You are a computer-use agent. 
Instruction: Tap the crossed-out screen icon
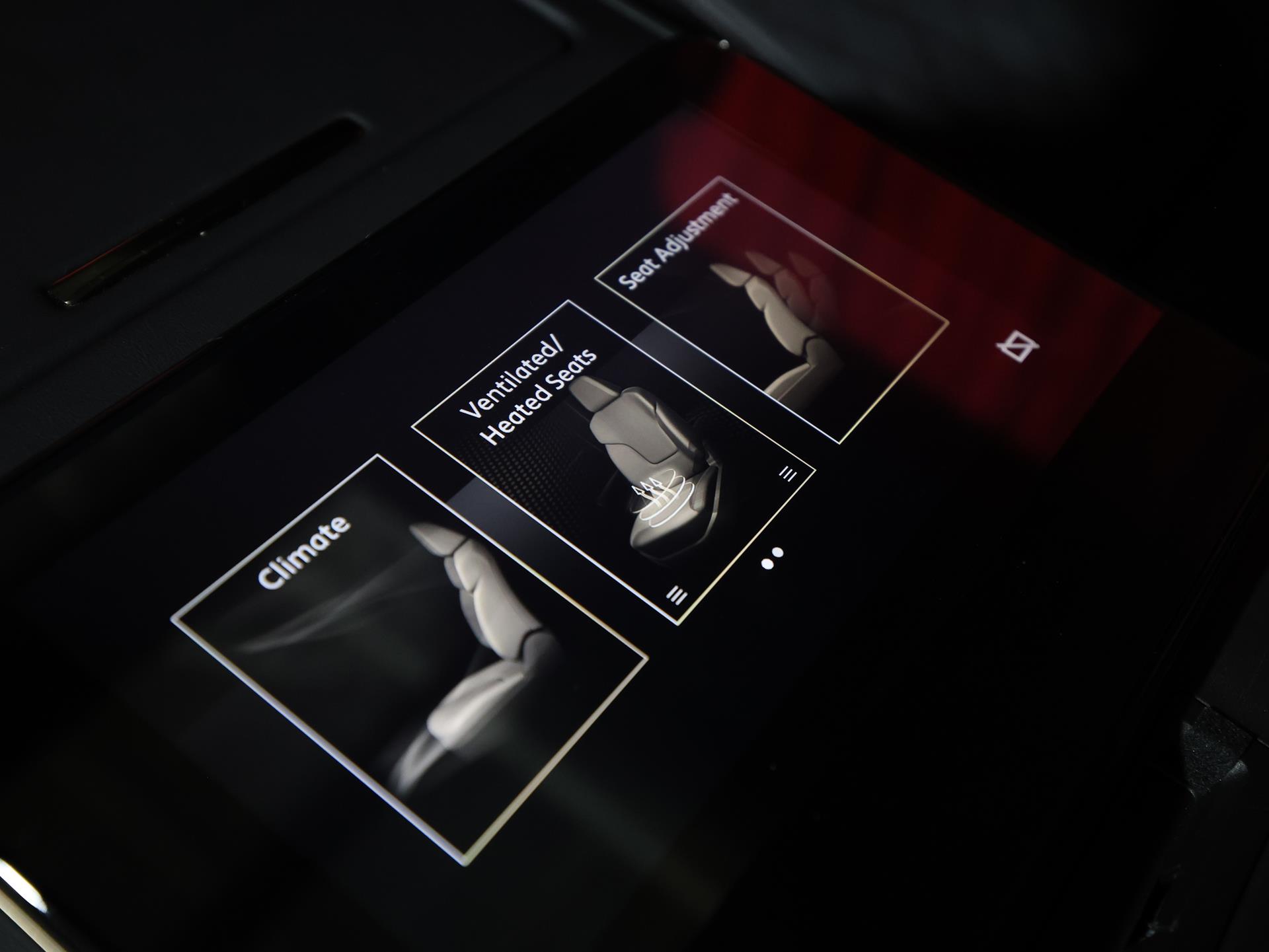coord(1018,346)
